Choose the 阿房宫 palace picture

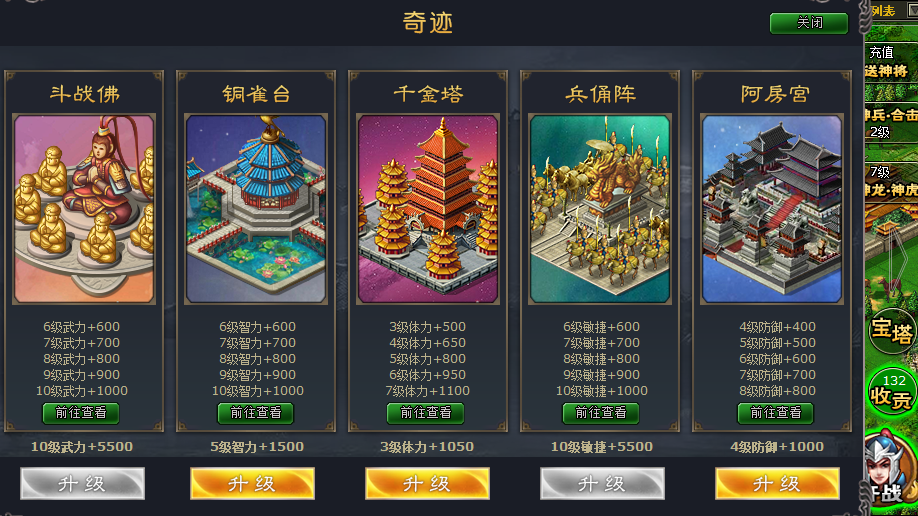click(772, 209)
